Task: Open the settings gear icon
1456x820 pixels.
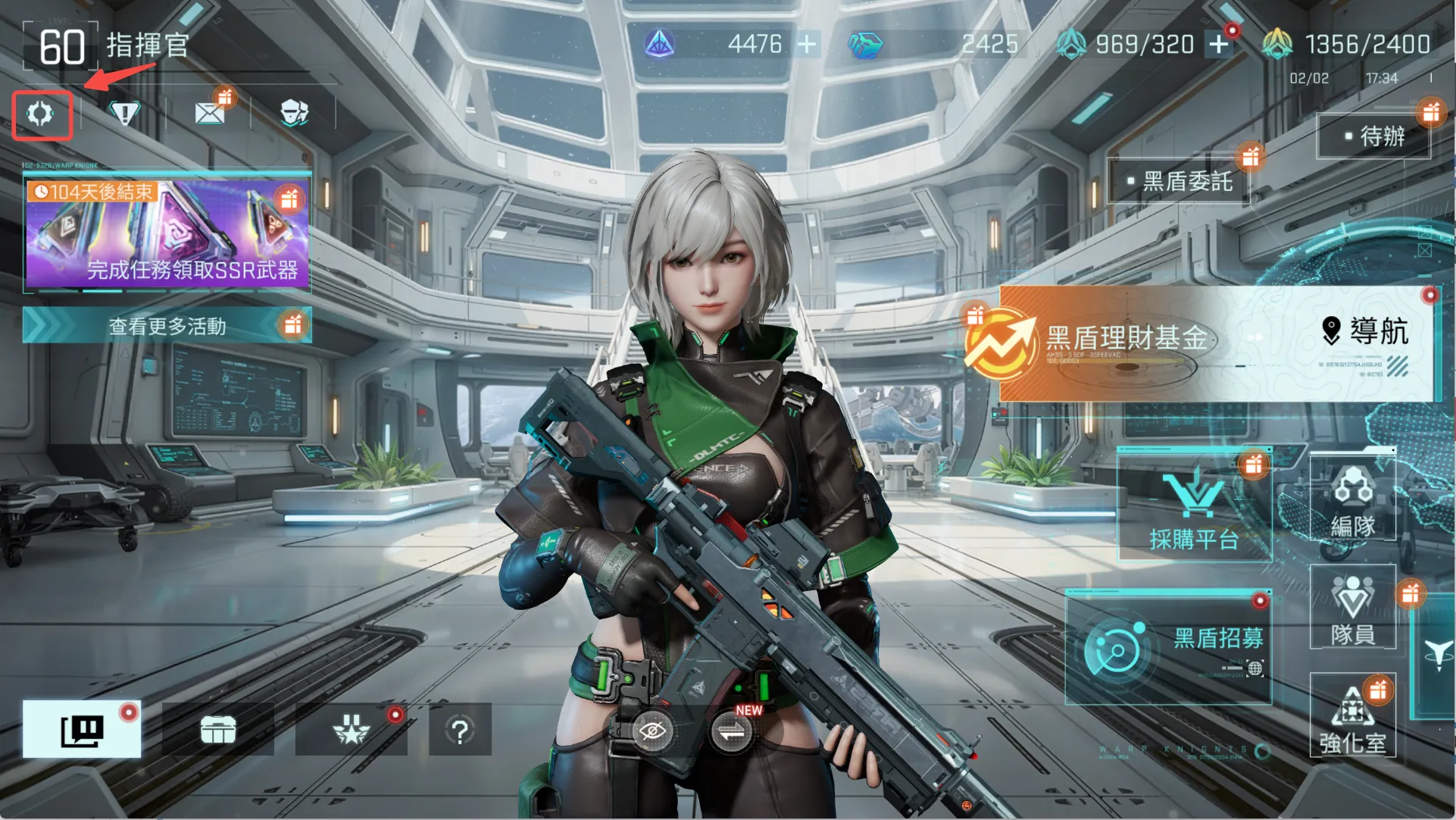Action: point(41,114)
